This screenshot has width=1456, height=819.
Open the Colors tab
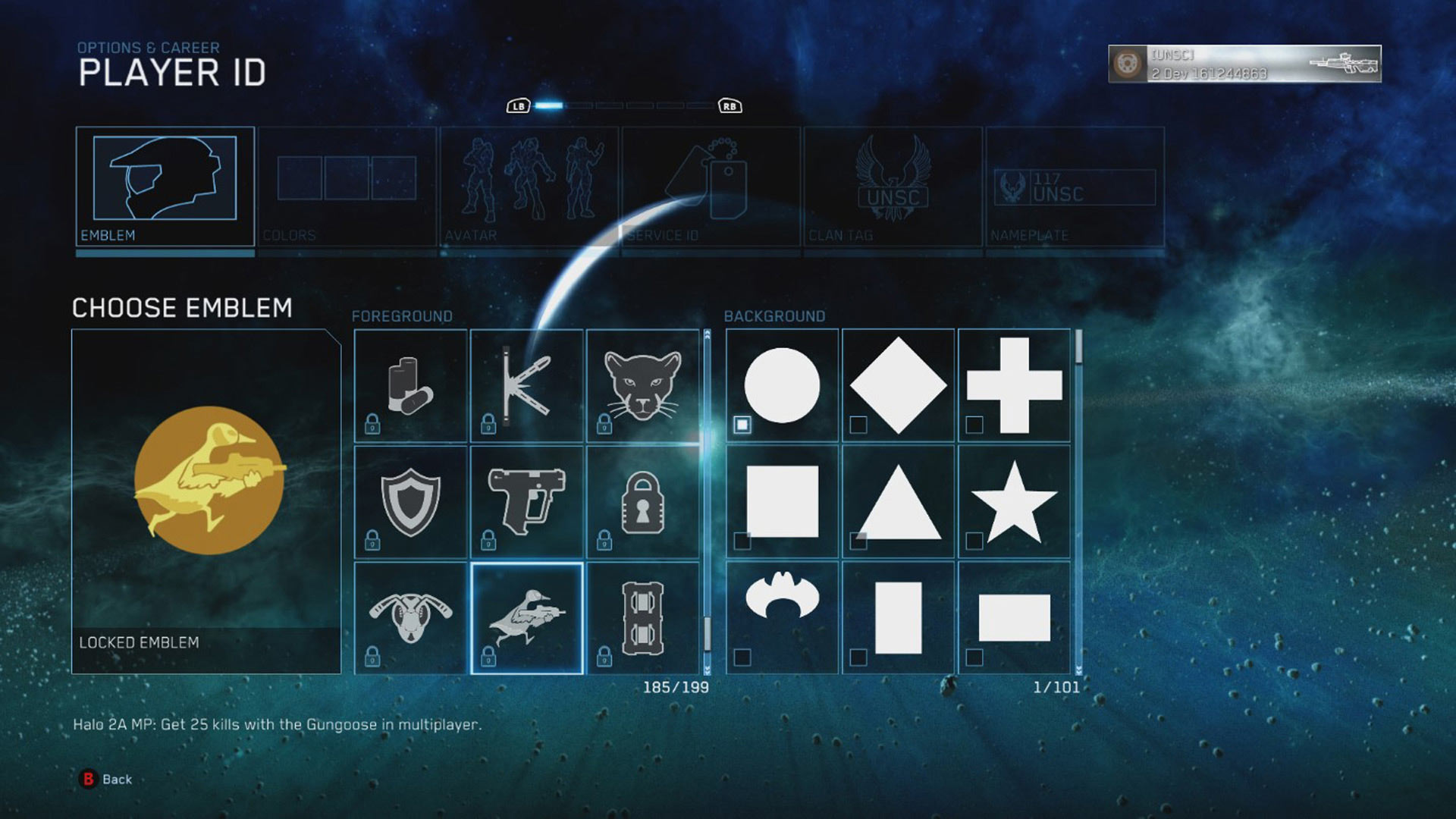[347, 186]
